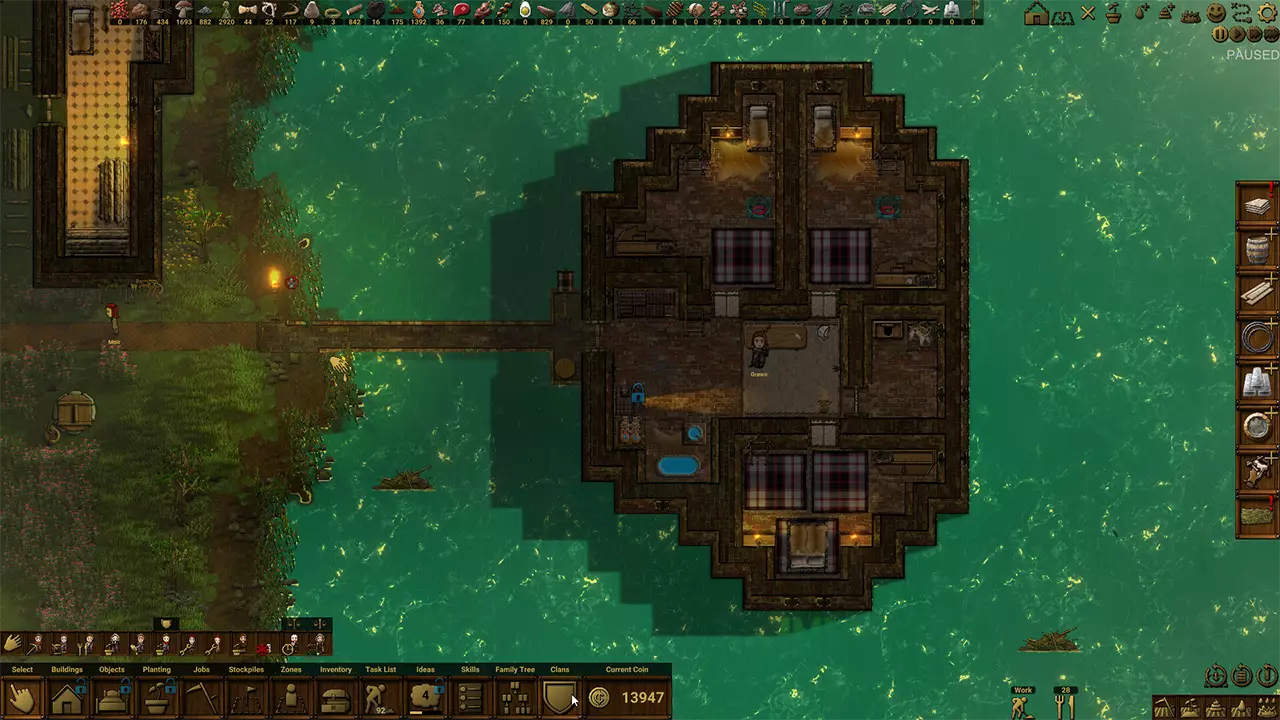Open the Clans shield button
This screenshot has height=720, width=1280.
click(559, 697)
